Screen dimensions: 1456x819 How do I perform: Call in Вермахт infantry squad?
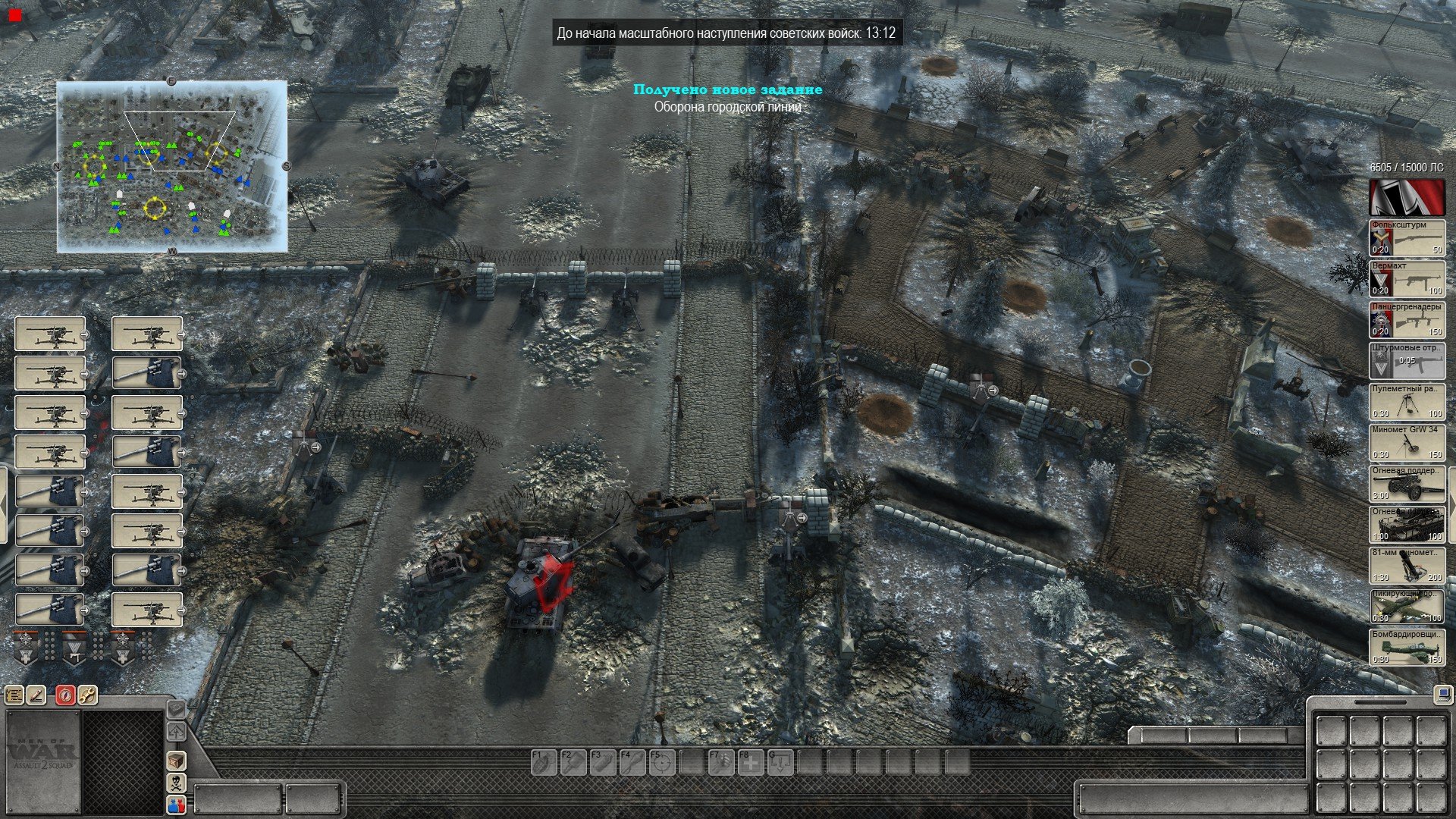pyautogui.click(x=1407, y=279)
